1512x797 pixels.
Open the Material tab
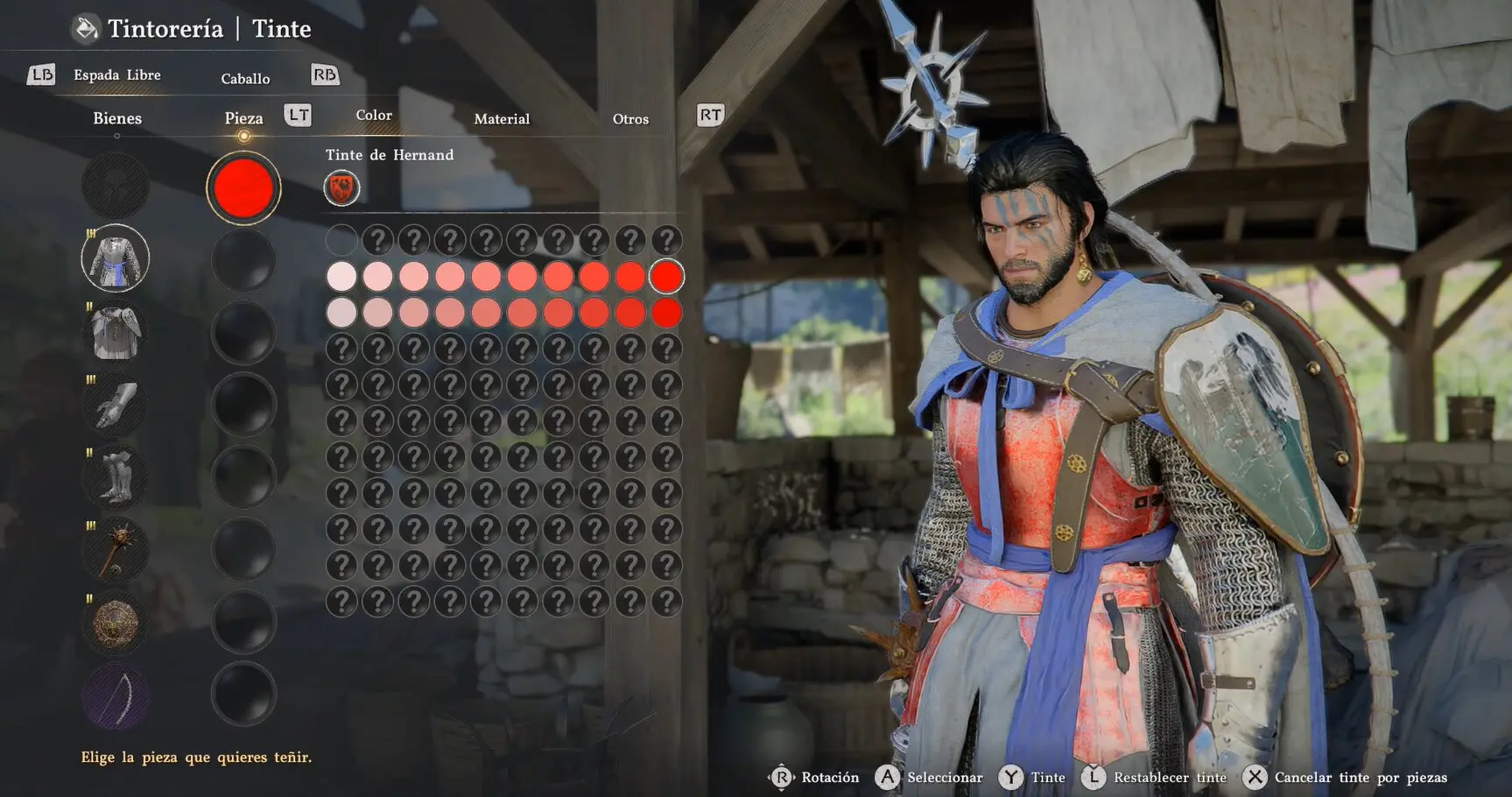click(502, 119)
